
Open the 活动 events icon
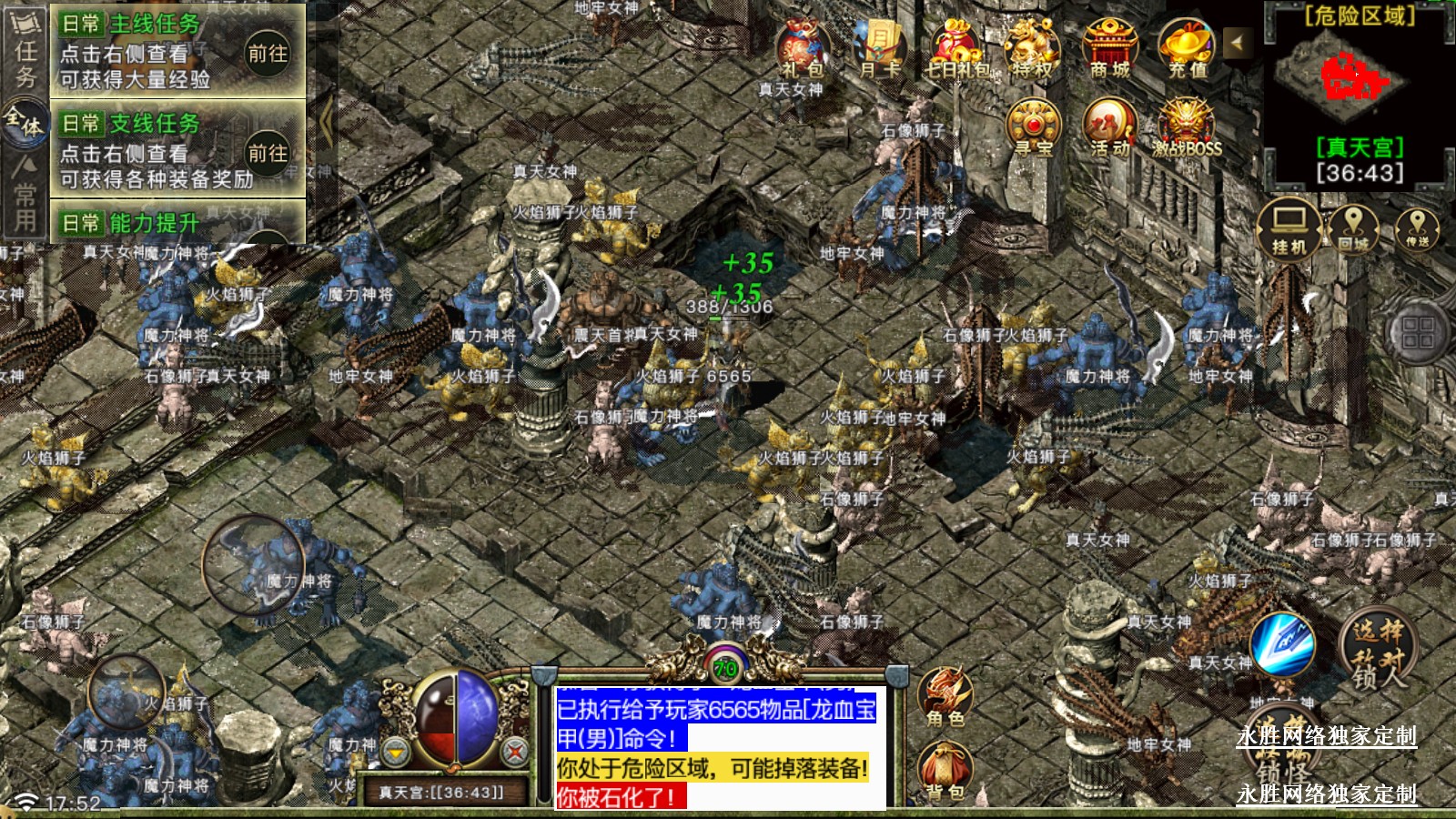(x=1109, y=129)
